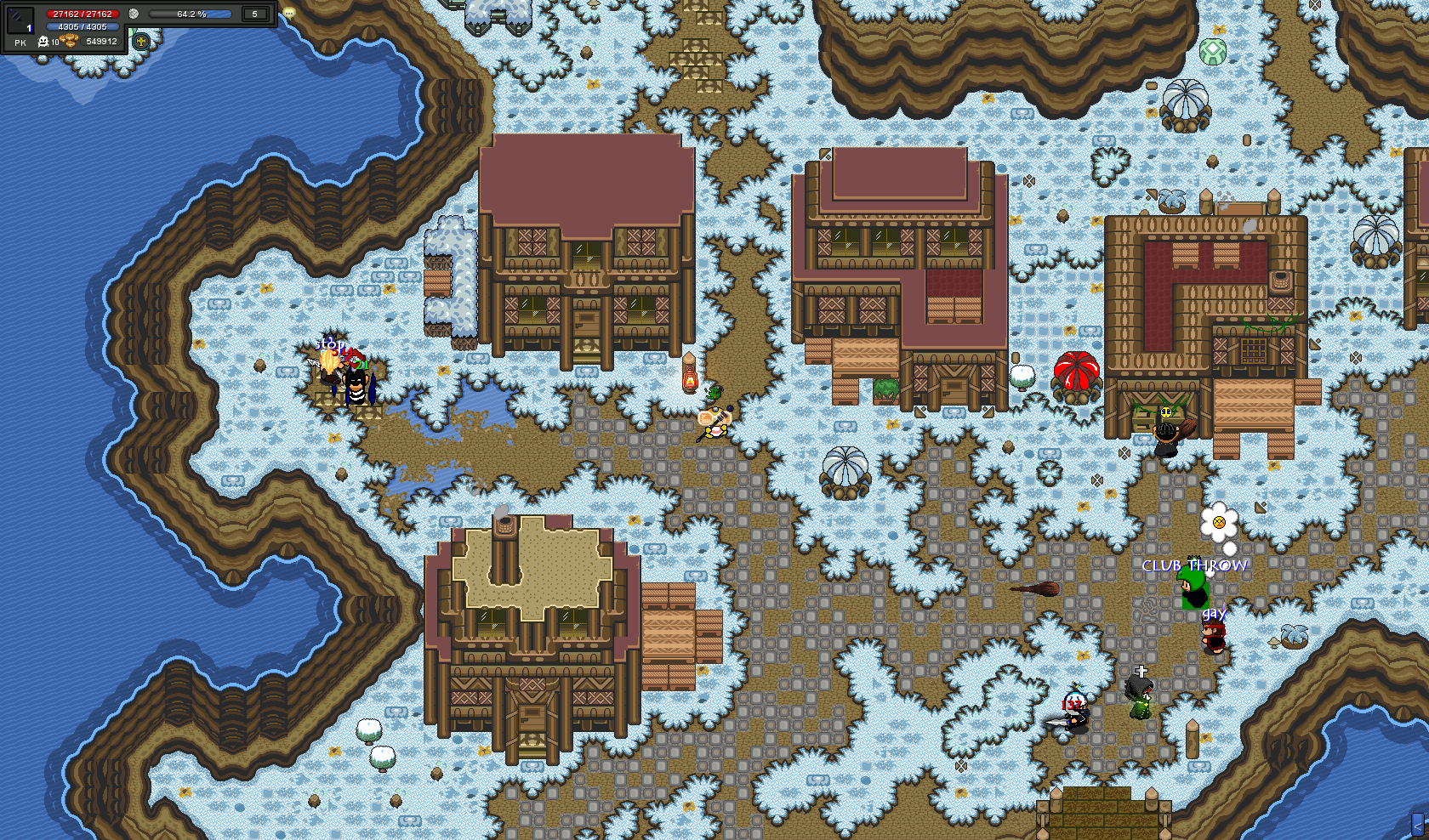This screenshot has height=840, width=1429.
Task: Toggle the PK mode label
Action: (20, 43)
